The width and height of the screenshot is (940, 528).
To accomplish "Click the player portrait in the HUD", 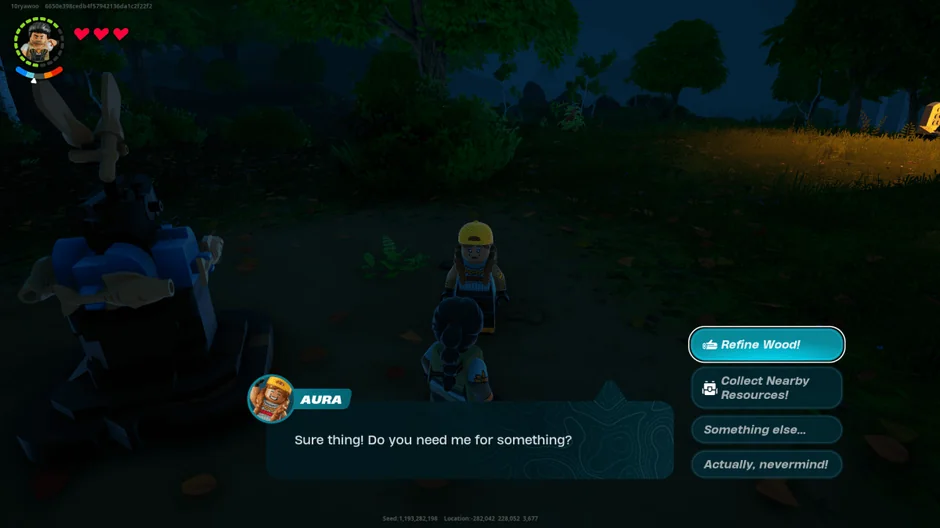I will tap(39, 43).
